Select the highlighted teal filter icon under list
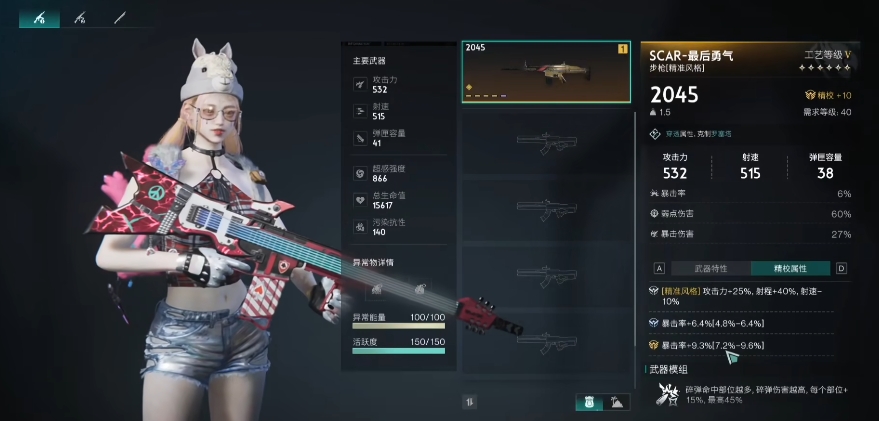Image resolution: width=879 pixels, height=421 pixels. tap(589, 402)
